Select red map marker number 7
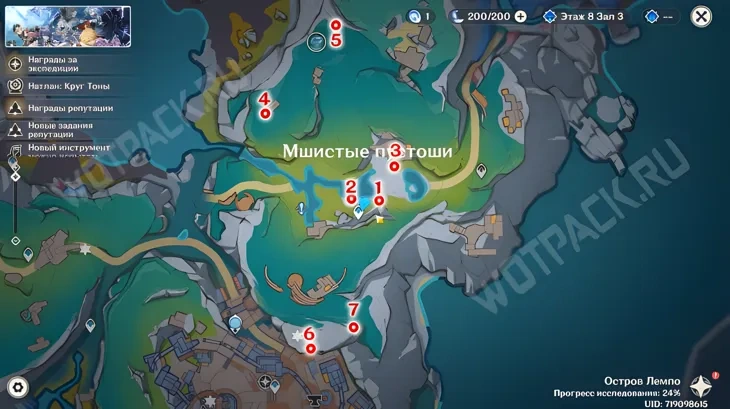 (x=353, y=326)
